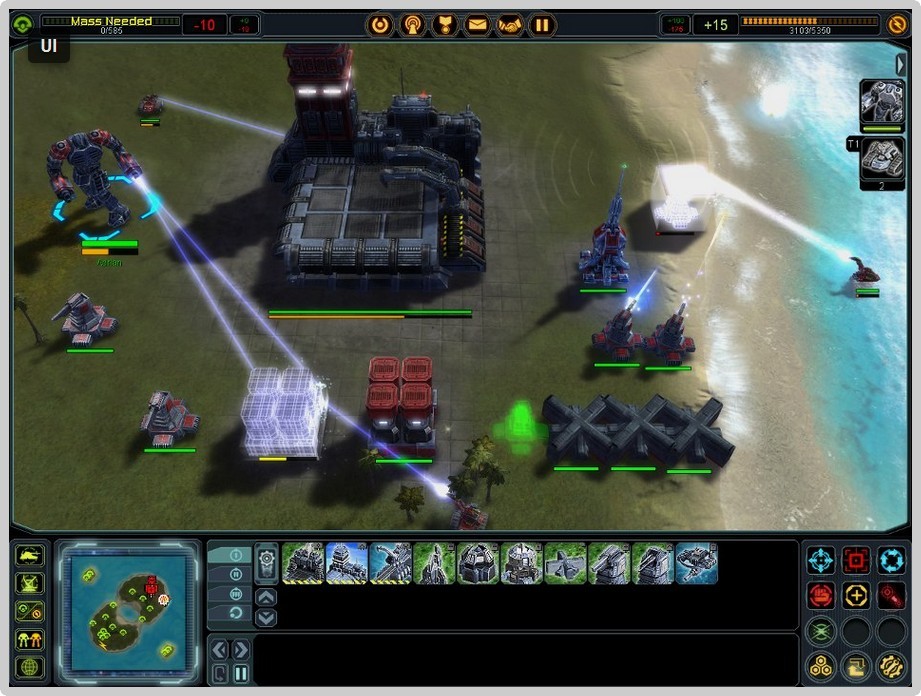
Task: Collapse the right-side unit panel arrow
Action: pos(900,65)
